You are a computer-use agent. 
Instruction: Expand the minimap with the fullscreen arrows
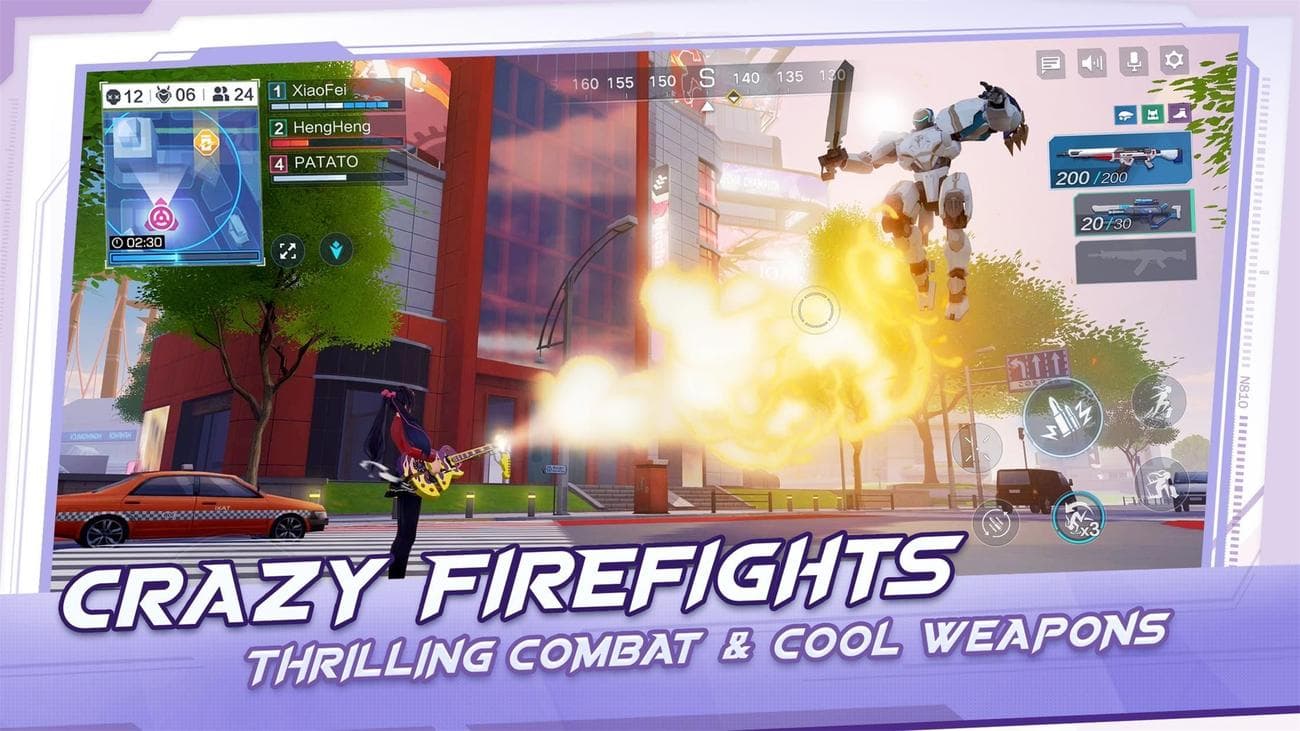288,252
